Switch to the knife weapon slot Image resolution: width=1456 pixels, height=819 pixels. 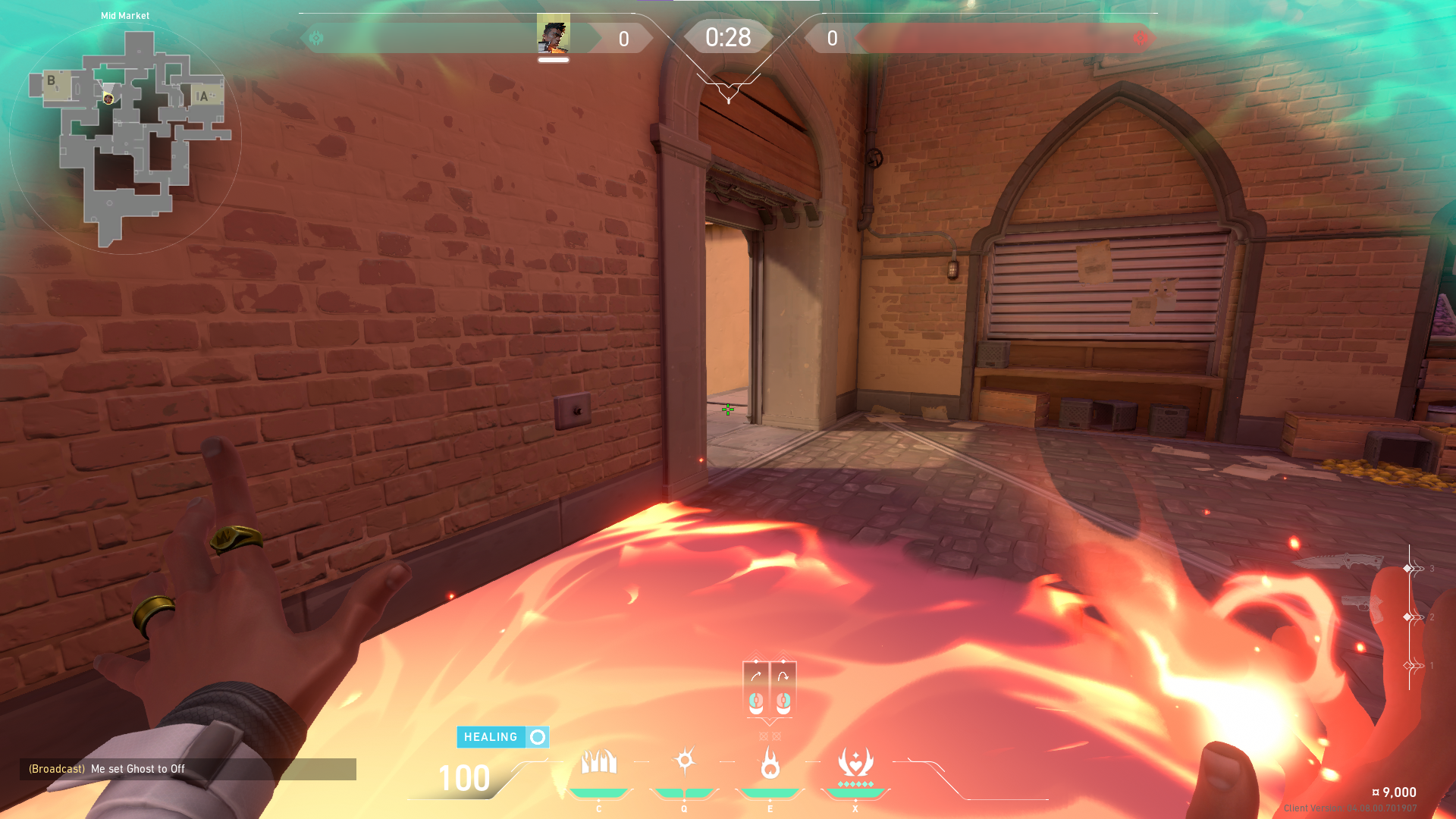coord(1339,562)
